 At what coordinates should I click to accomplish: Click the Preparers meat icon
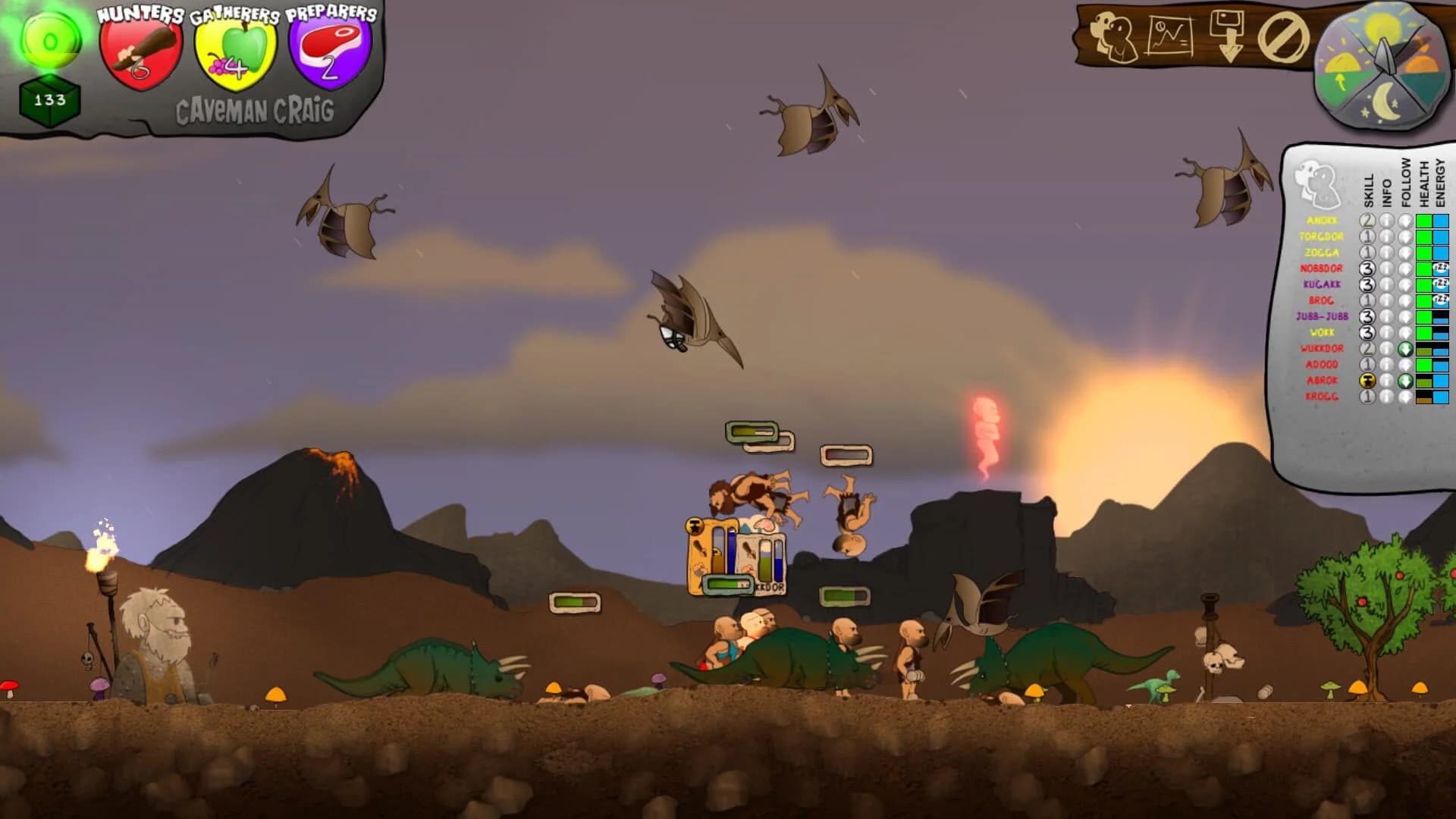(x=329, y=47)
